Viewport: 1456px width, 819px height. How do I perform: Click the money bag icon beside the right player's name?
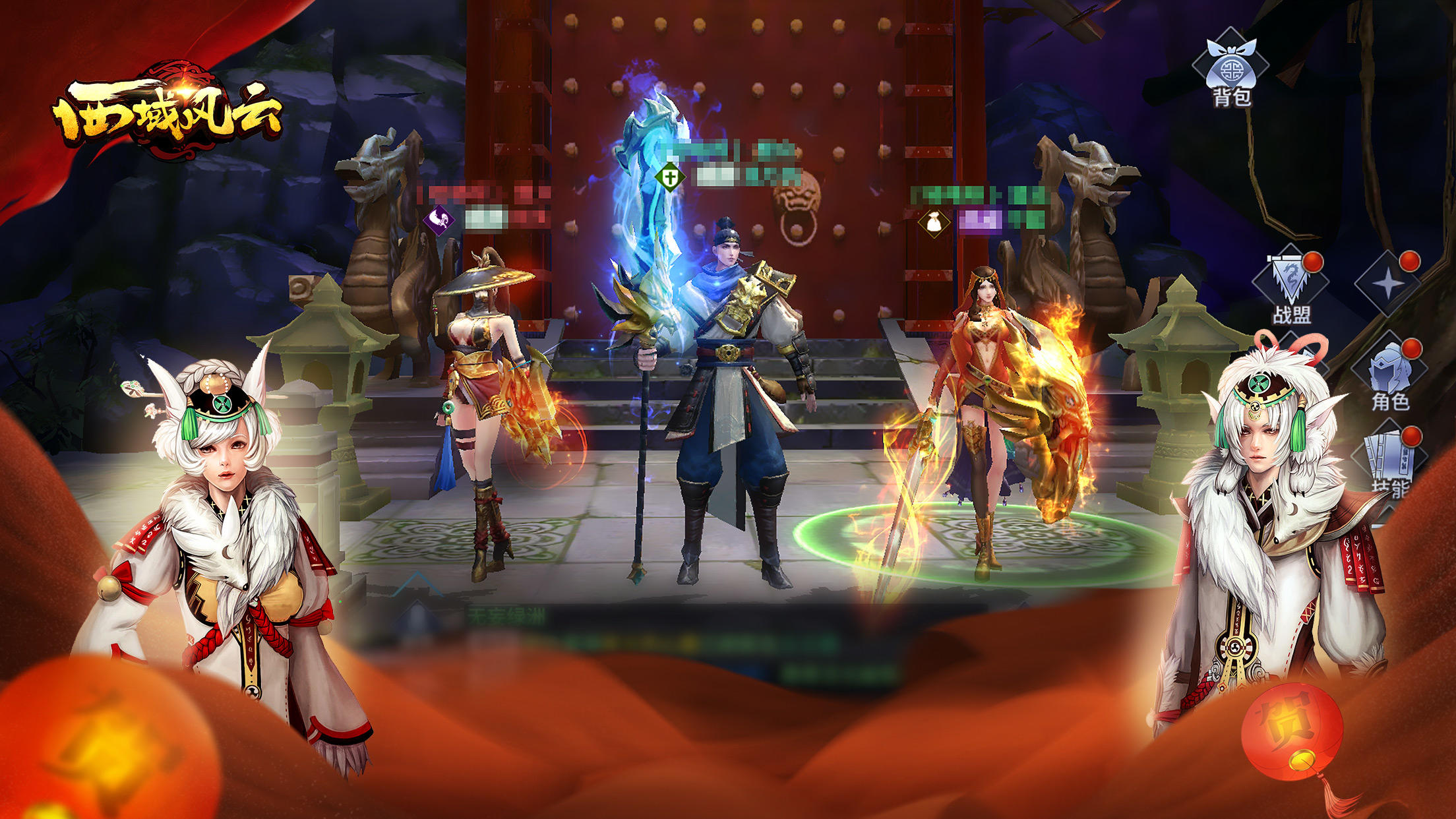(934, 221)
